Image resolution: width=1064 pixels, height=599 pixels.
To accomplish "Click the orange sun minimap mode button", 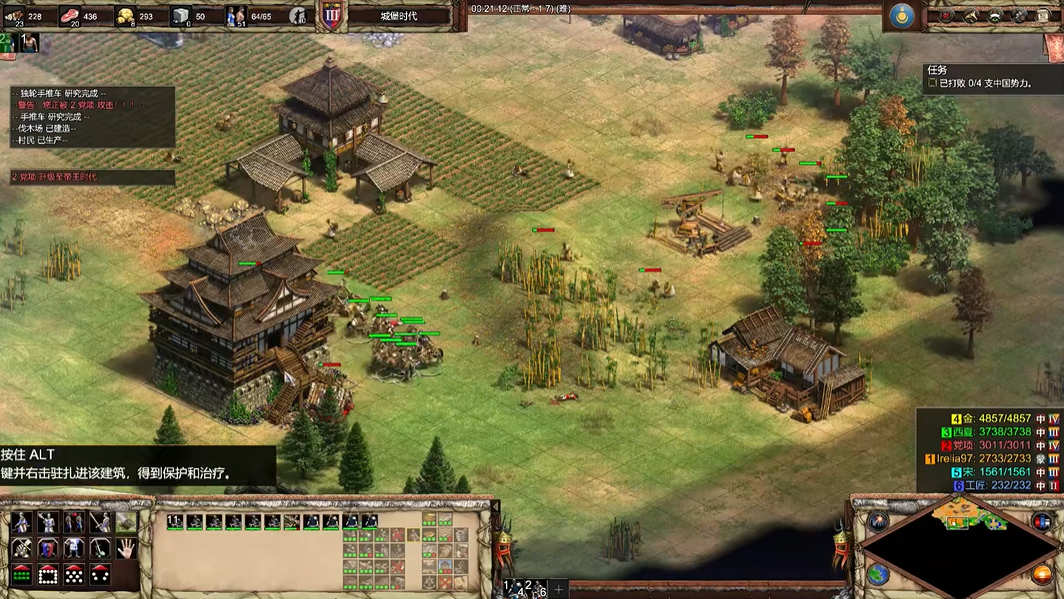I will [x=1040, y=575].
